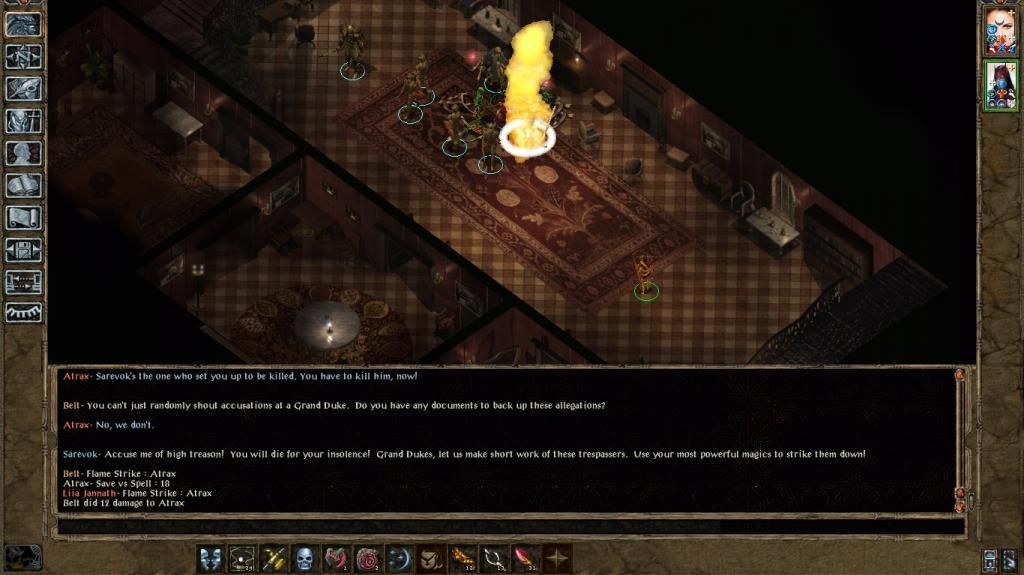Open the priest scroll icon

[23, 217]
